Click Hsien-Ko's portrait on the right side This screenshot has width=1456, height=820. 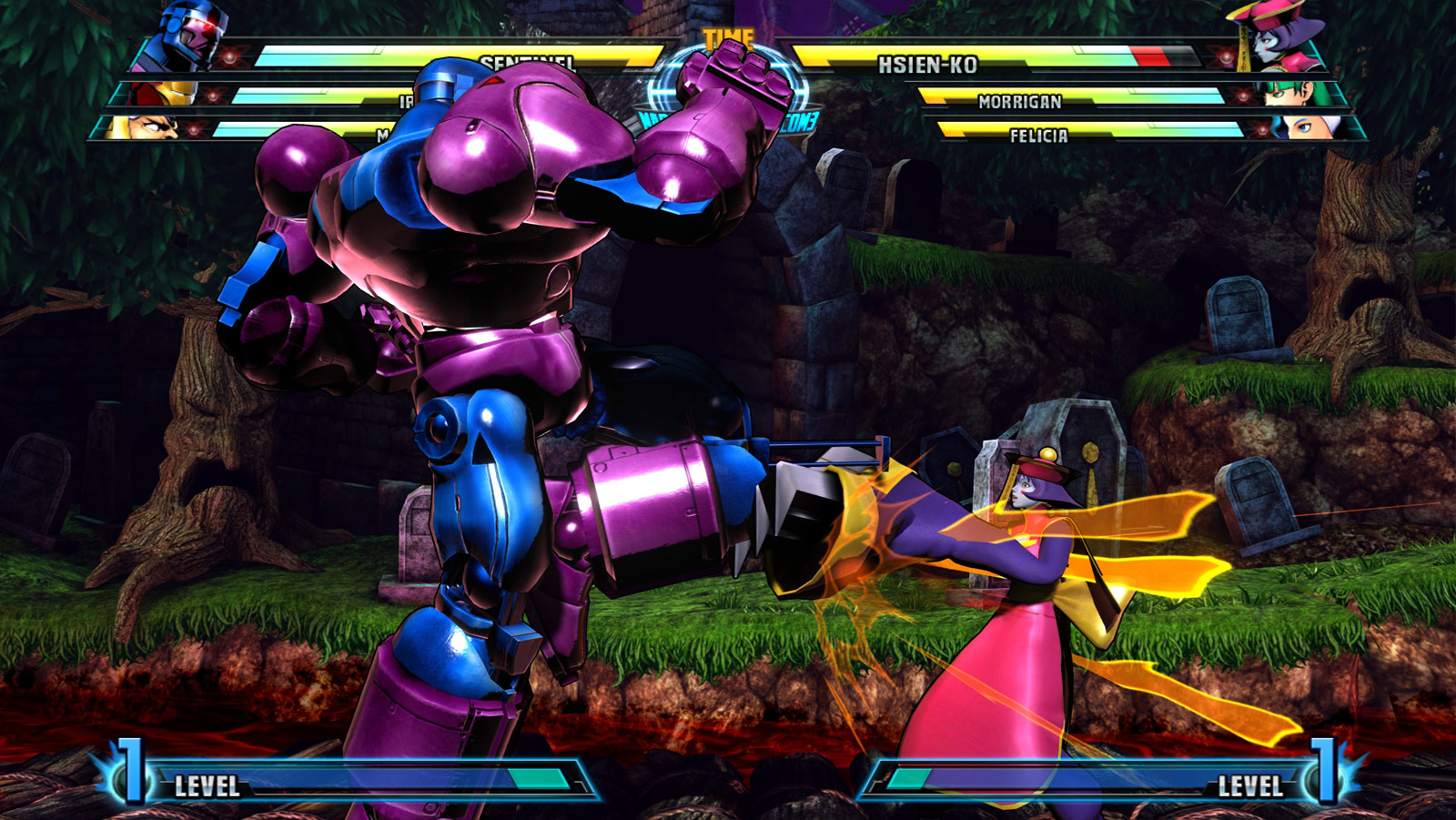click(x=1272, y=42)
